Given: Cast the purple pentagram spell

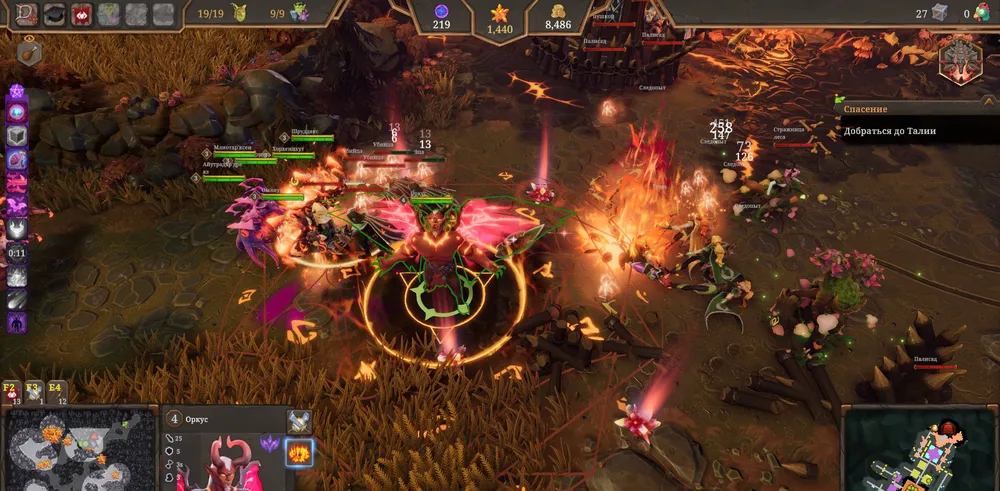Looking at the screenshot, I should (17, 91).
